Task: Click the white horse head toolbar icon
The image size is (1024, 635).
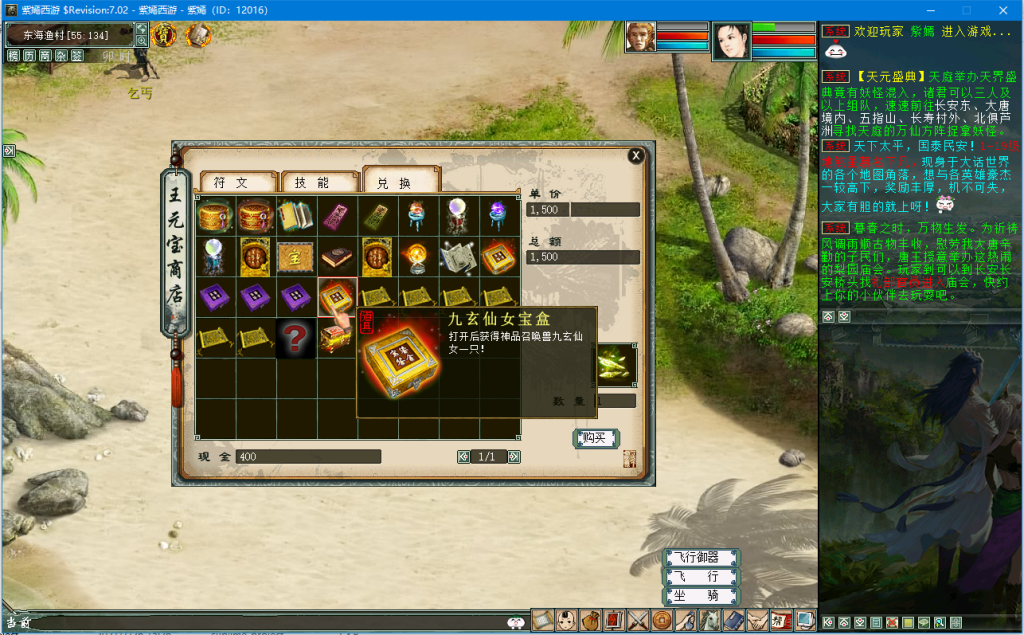Action: [709, 621]
